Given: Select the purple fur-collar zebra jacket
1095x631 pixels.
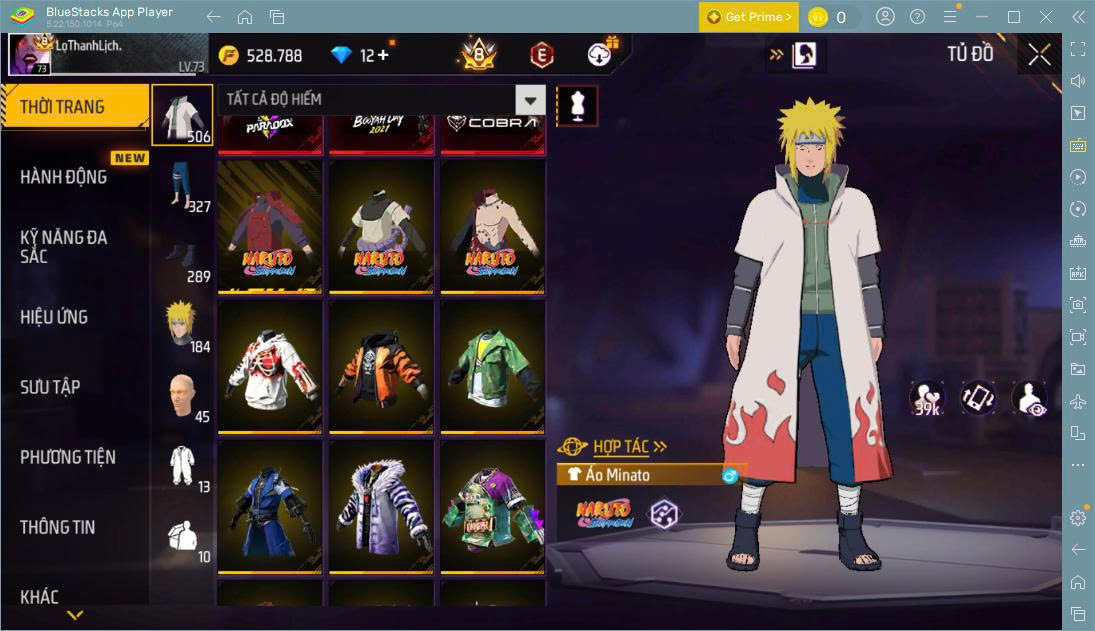Looking at the screenshot, I should [x=381, y=507].
